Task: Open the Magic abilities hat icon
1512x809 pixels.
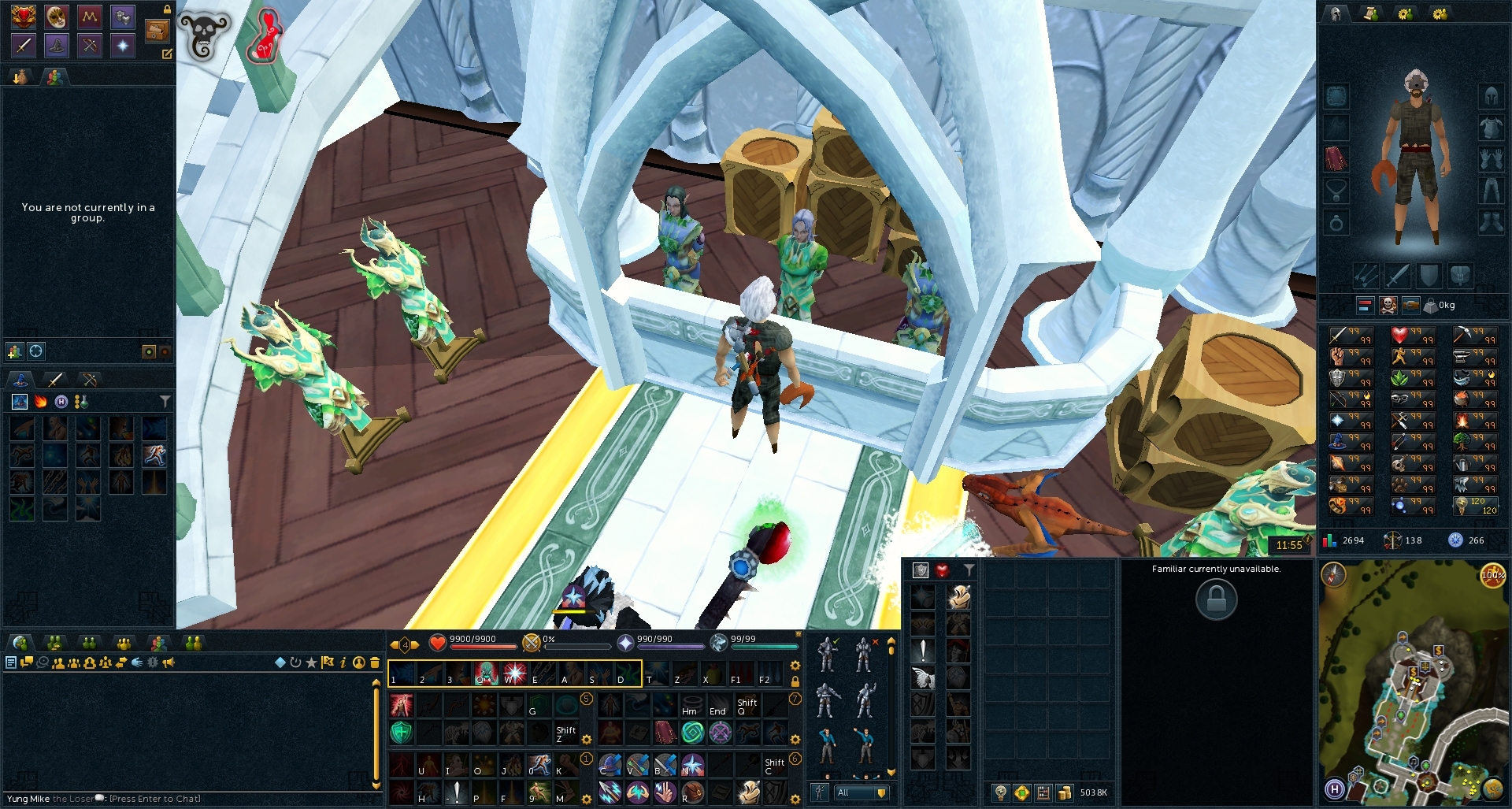Action: click(55, 46)
